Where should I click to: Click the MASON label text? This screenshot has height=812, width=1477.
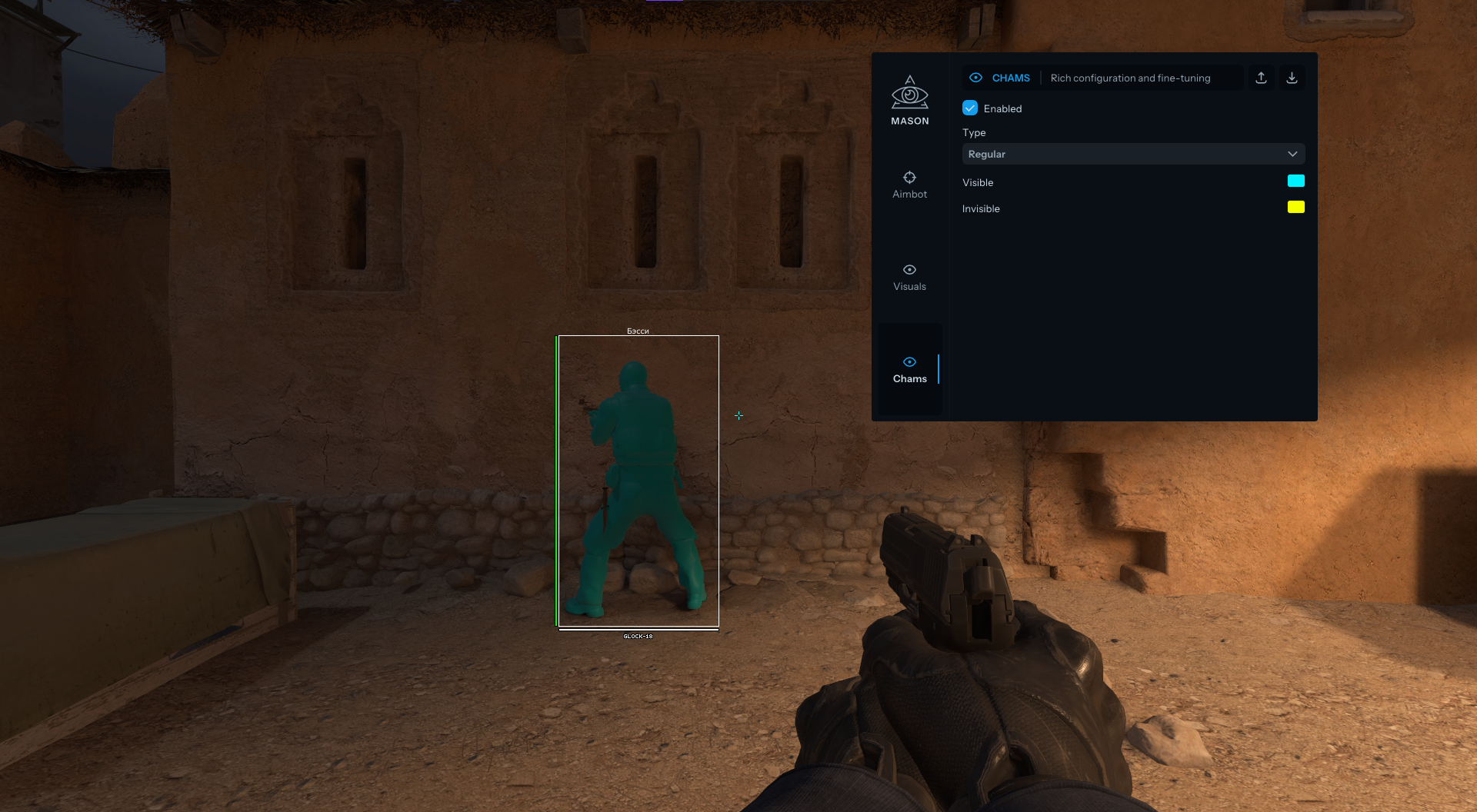point(910,121)
